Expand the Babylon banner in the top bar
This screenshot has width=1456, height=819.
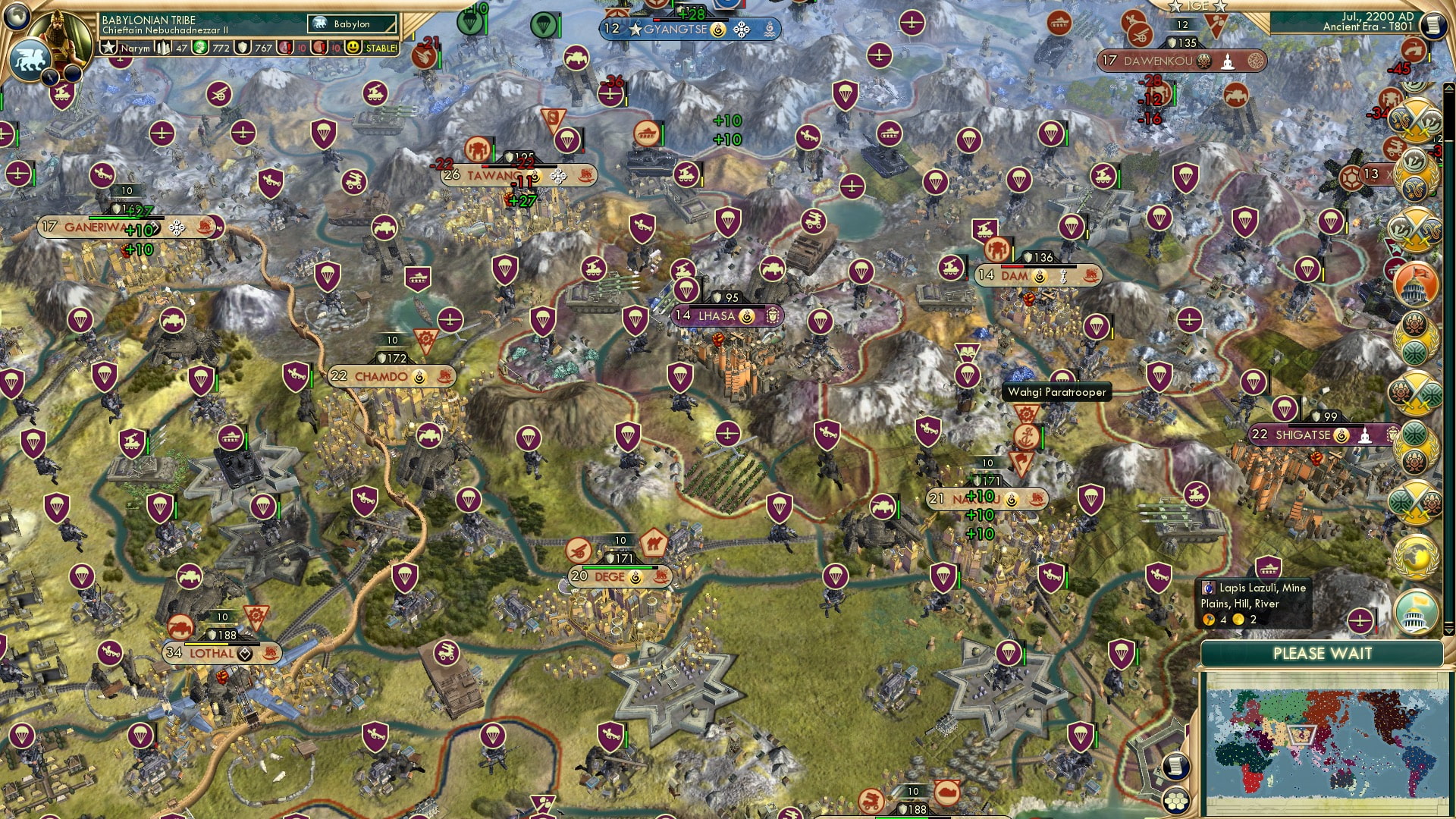point(350,24)
